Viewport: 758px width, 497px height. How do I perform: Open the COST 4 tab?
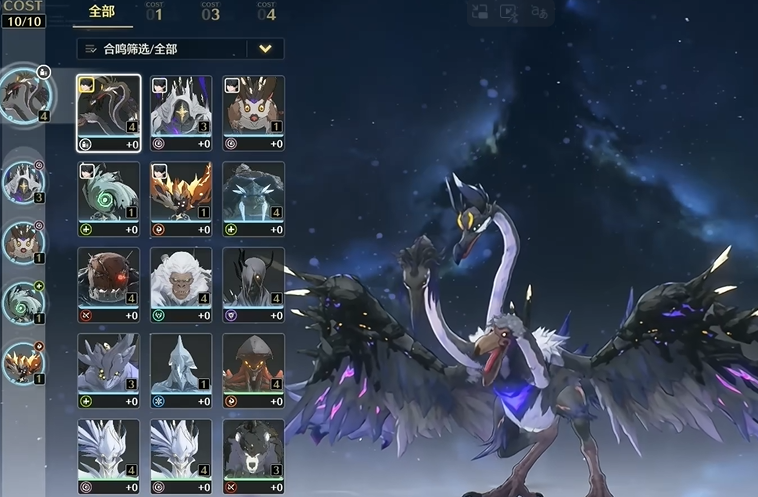point(266,13)
